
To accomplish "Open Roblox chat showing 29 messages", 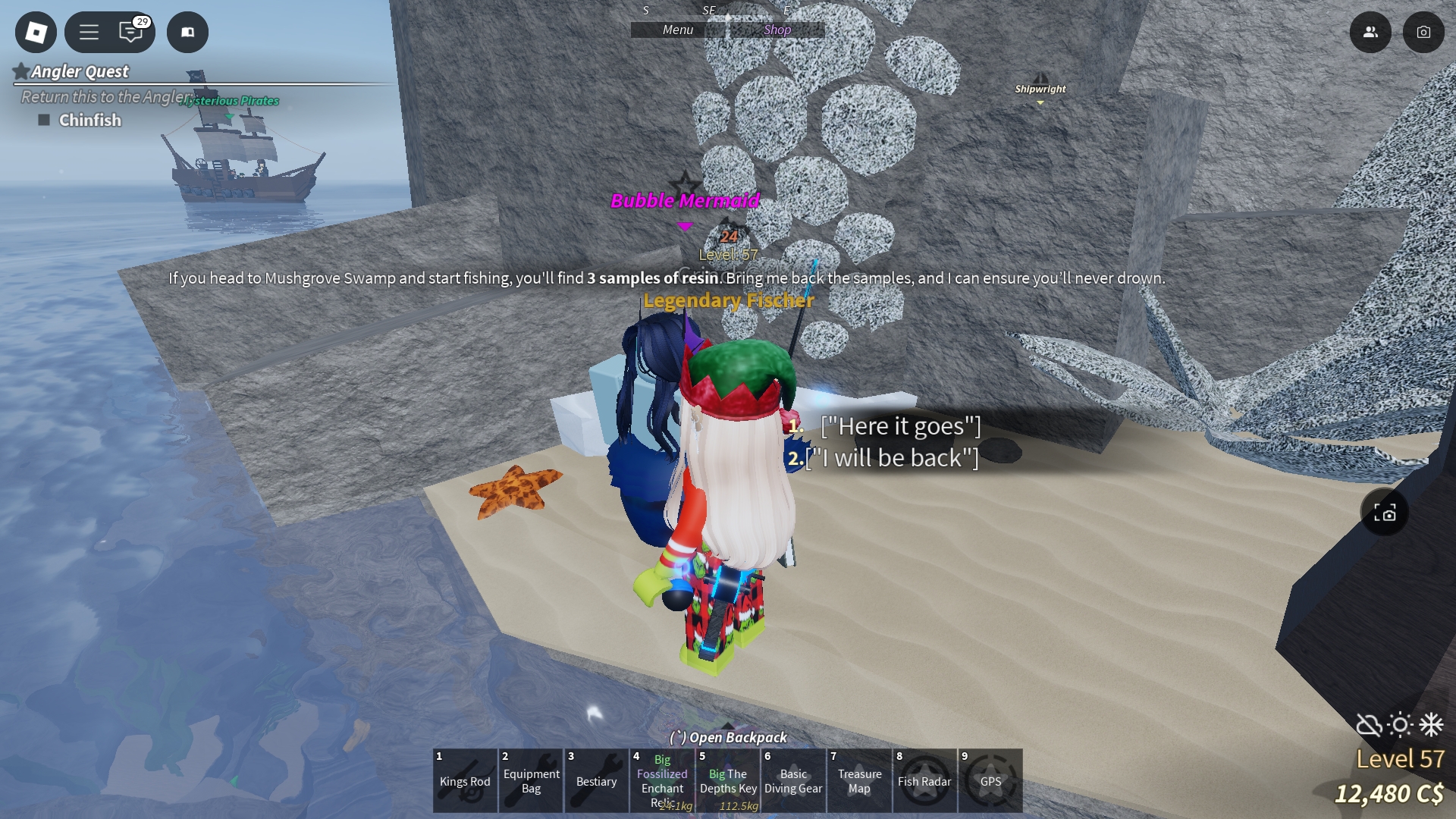I will (132, 33).
